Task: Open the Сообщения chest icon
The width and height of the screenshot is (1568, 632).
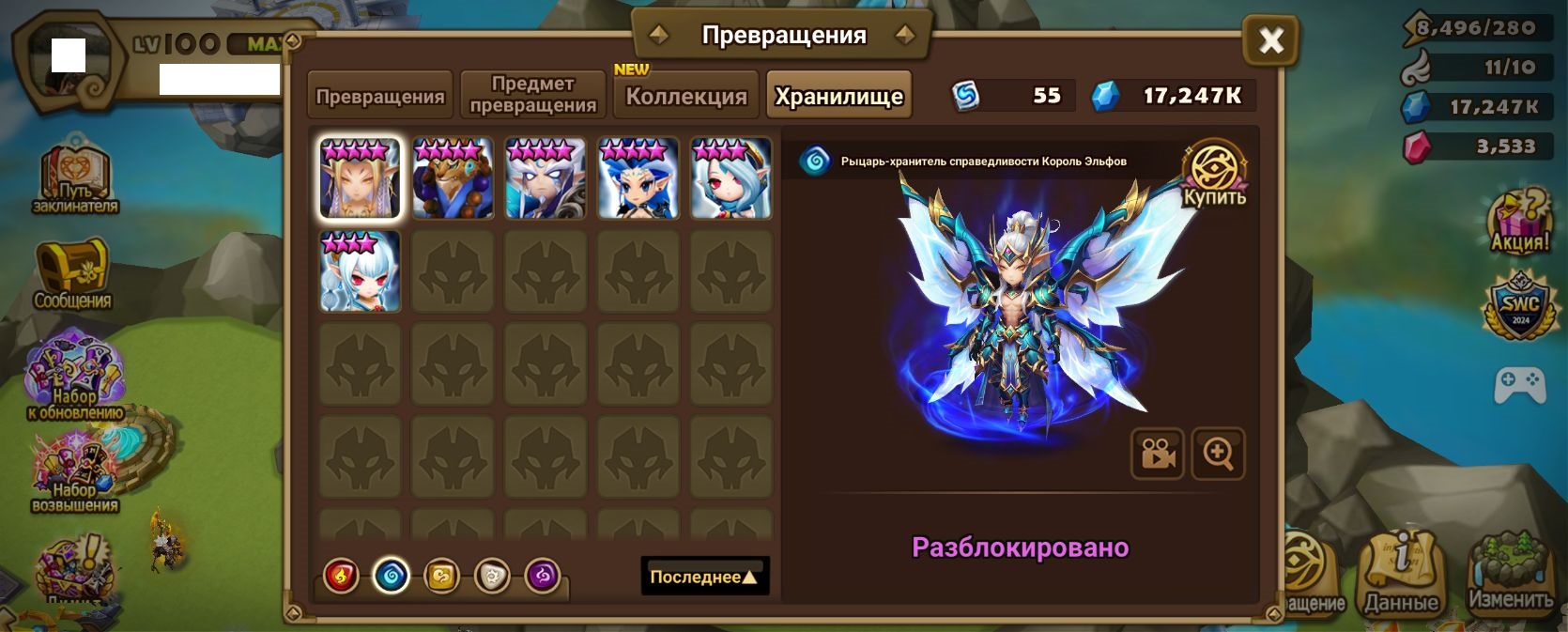Action: click(72, 273)
